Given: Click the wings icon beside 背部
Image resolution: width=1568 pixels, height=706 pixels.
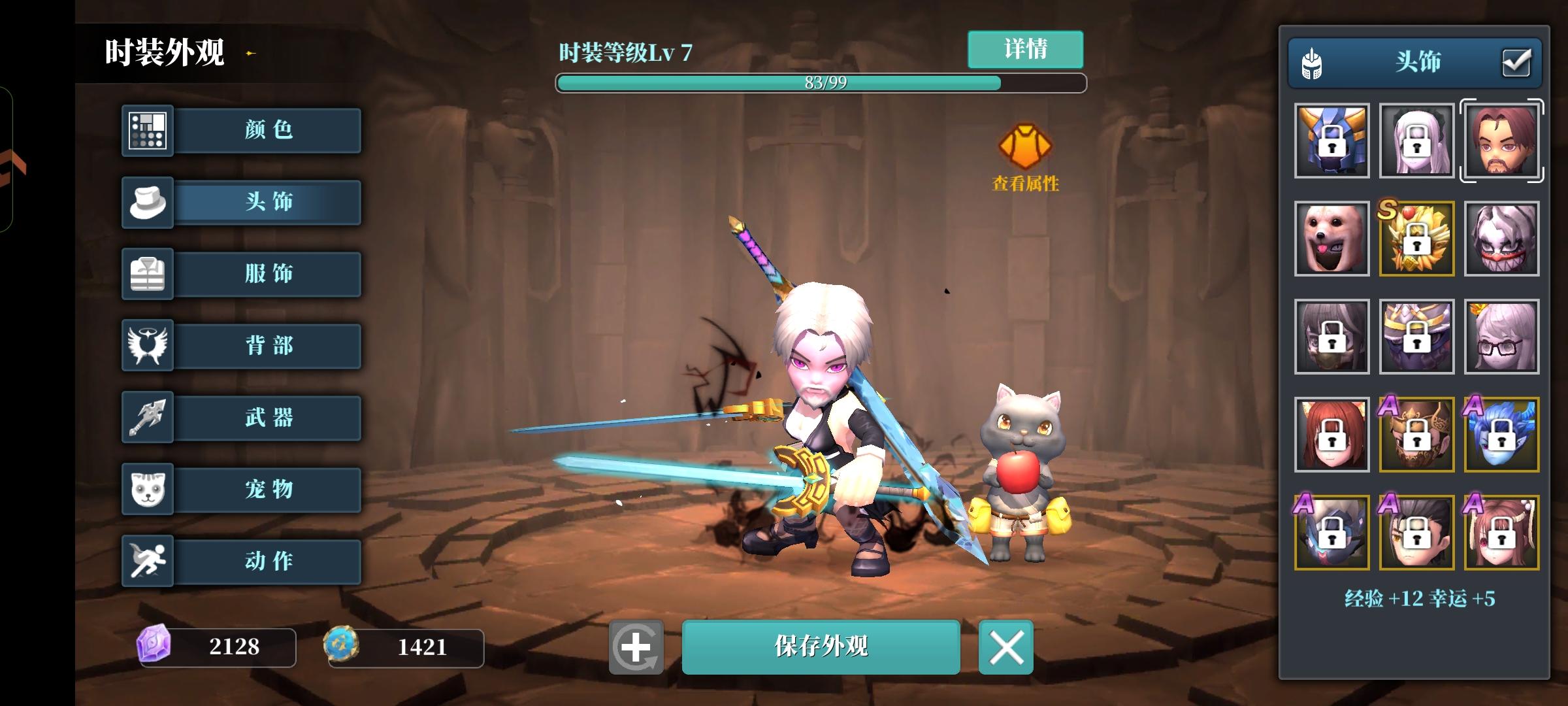Looking at the screenshot, I should pyautogui.click(x=148, y=346).
